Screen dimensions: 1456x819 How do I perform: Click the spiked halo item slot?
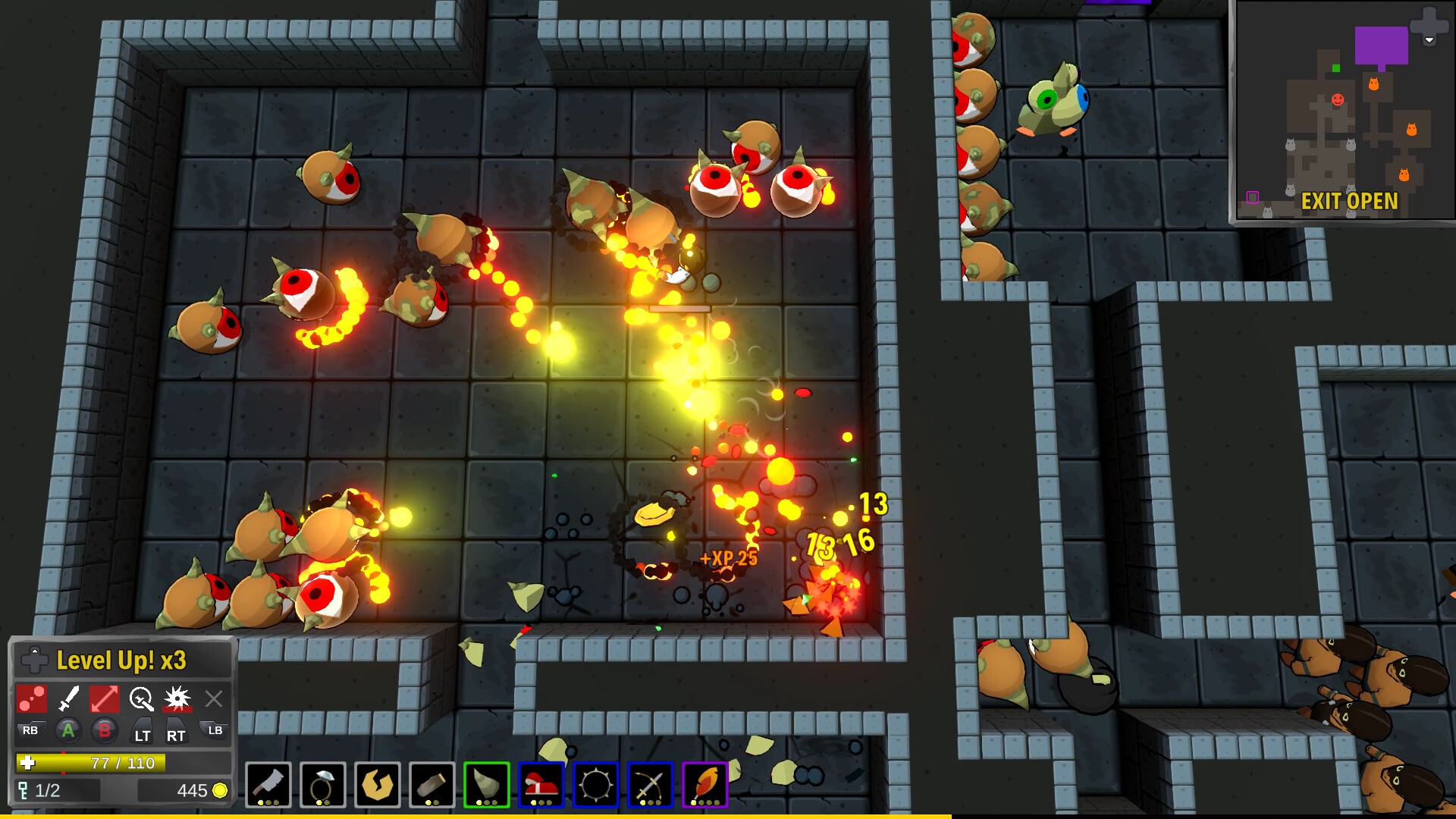(597, 785)
